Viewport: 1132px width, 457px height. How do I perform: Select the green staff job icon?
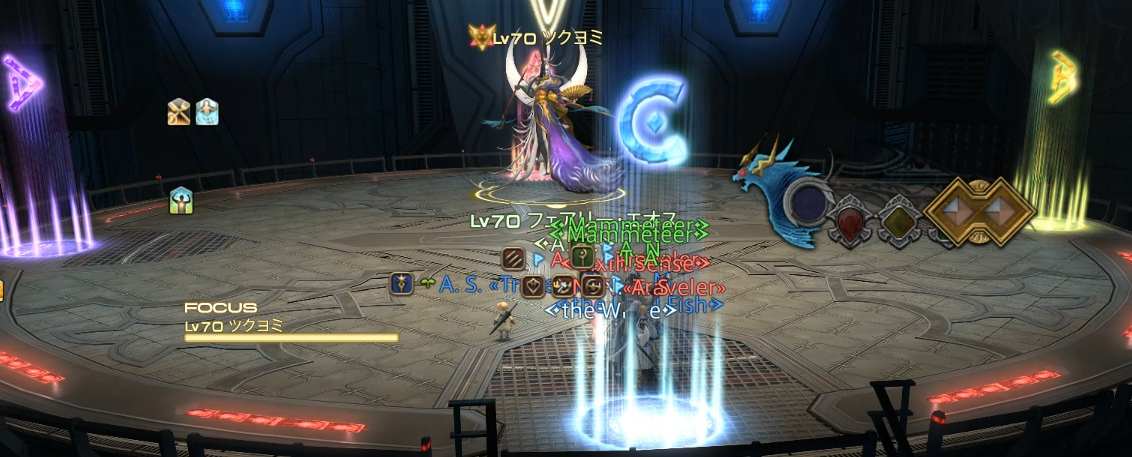584,257
